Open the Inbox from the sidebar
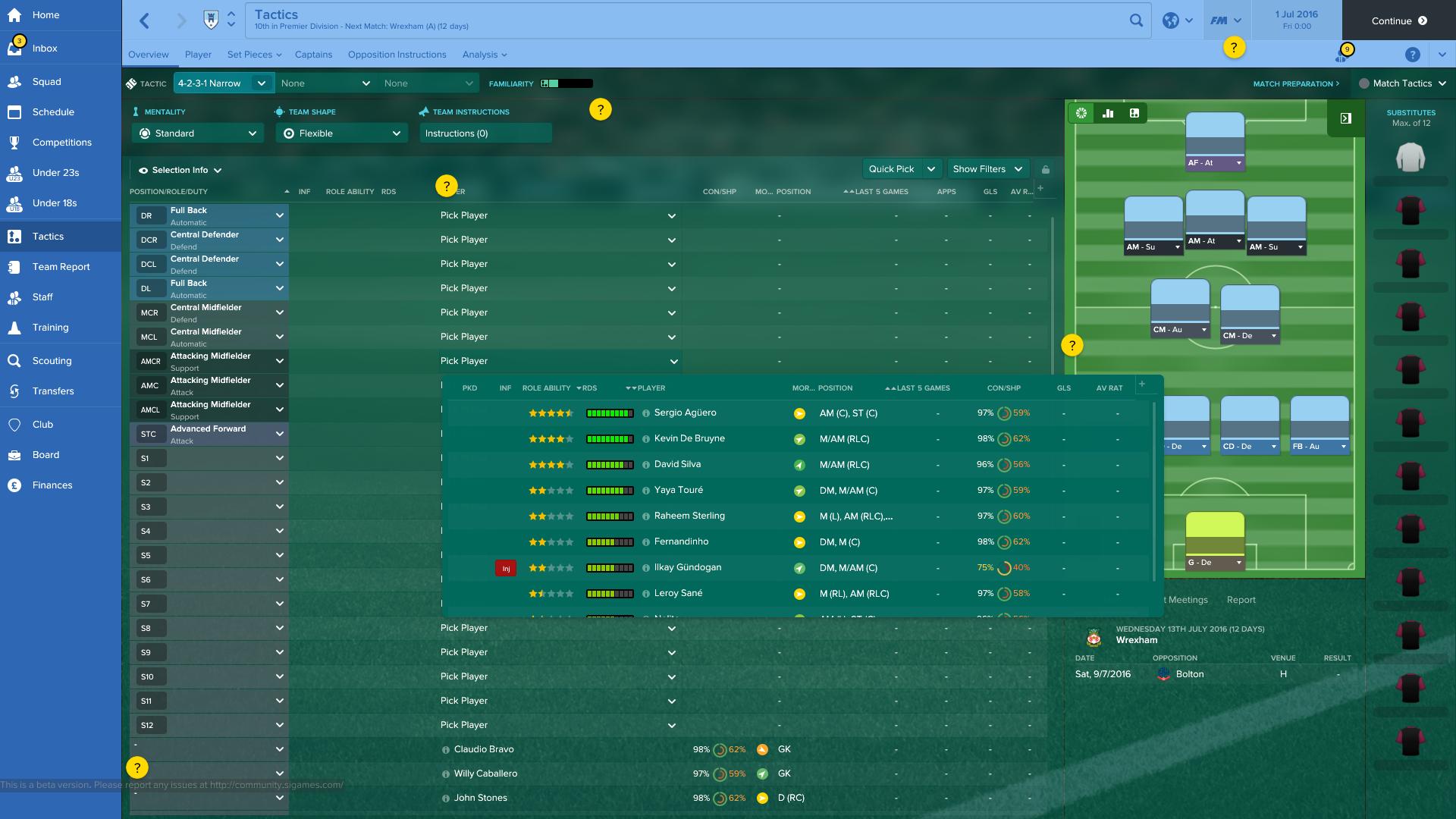The image size is (1456, 819). coord(45,48)
